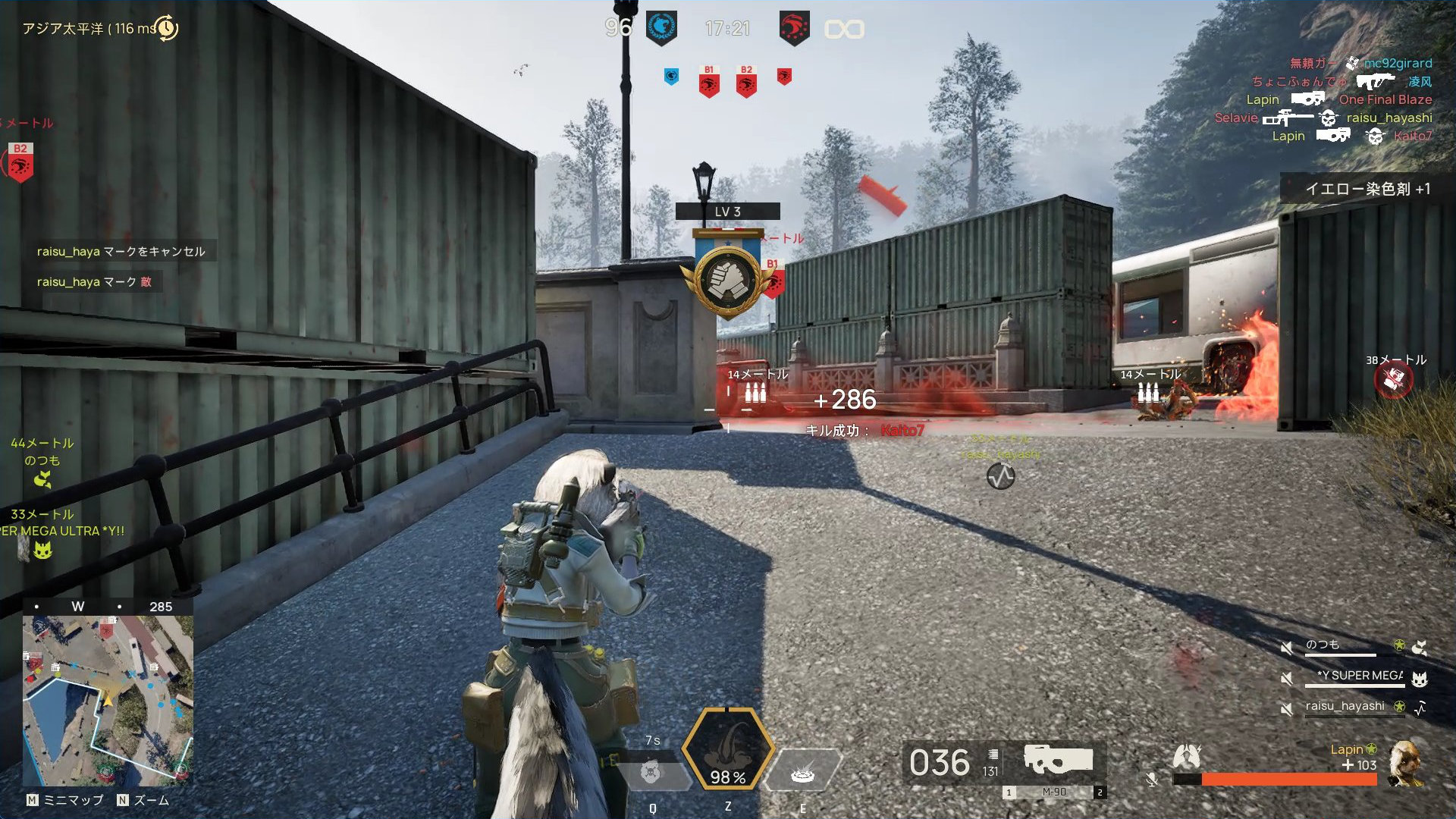The image size is (1456, 819).
Task: Use the E ability trap icon
Action: click(802, 773)
